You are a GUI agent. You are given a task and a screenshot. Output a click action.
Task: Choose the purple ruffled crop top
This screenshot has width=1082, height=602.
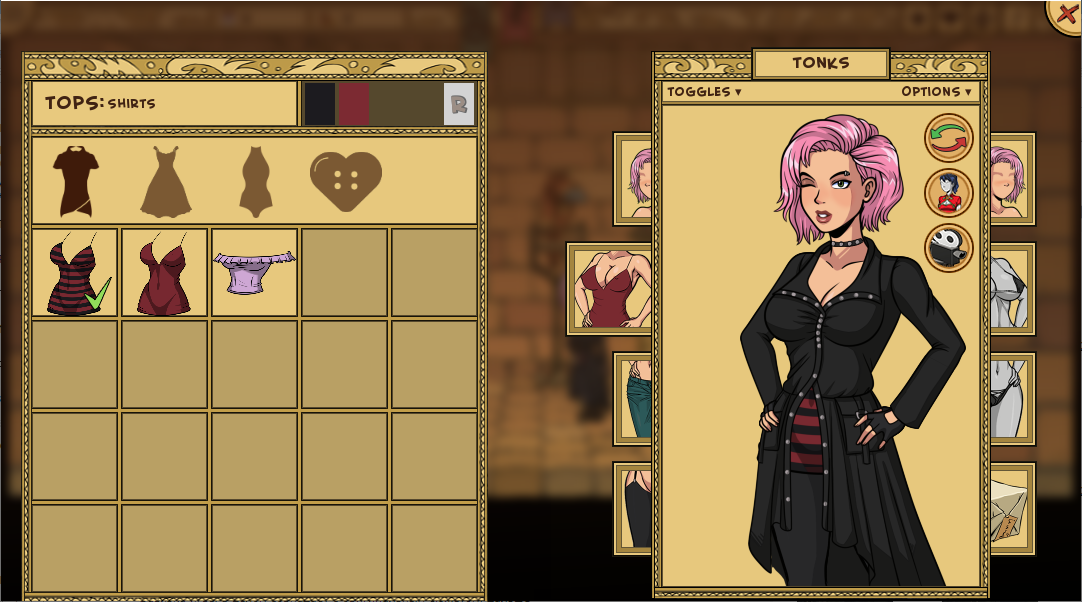coord(254,272)
